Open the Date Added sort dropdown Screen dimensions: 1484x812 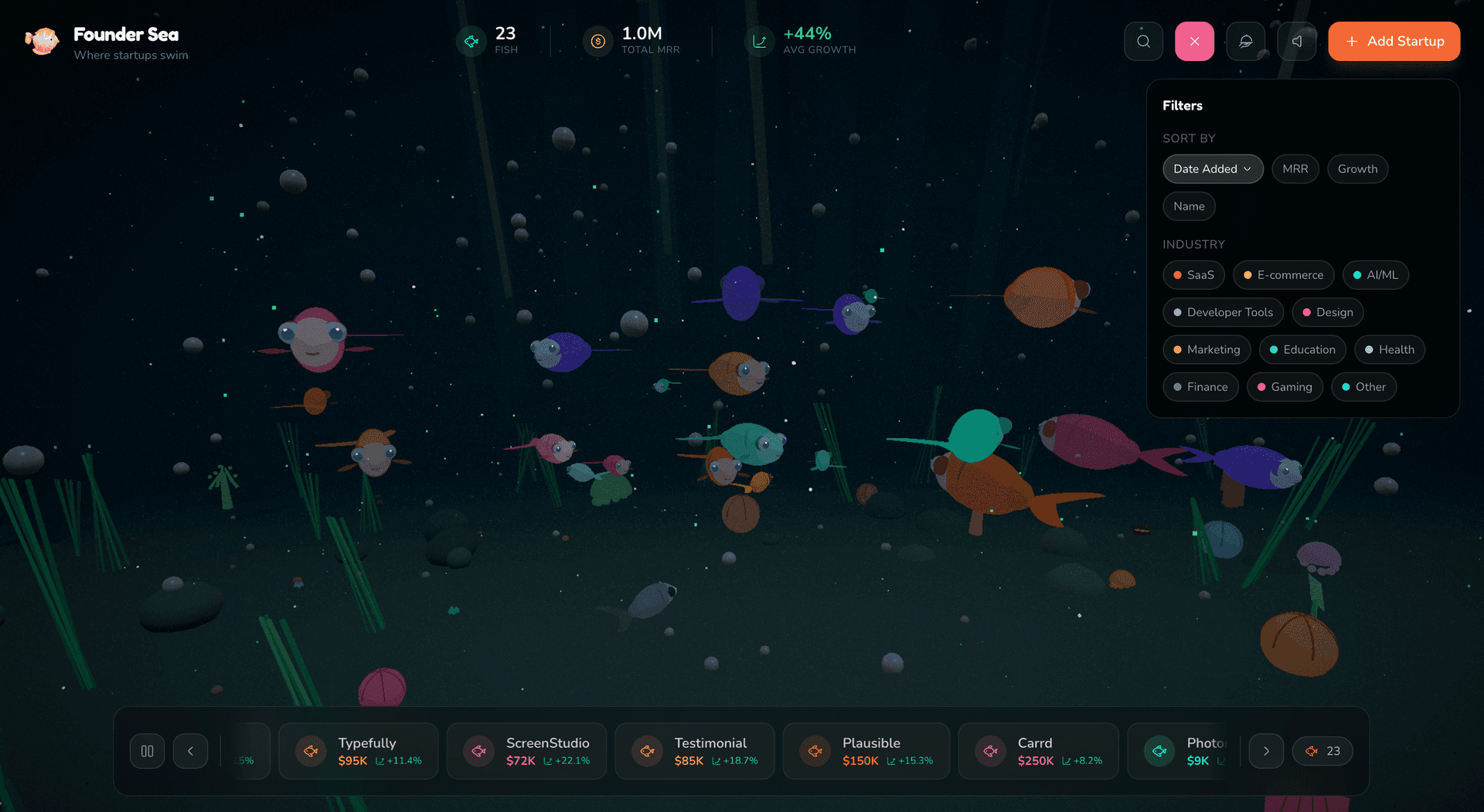(x=1213, y=168)
